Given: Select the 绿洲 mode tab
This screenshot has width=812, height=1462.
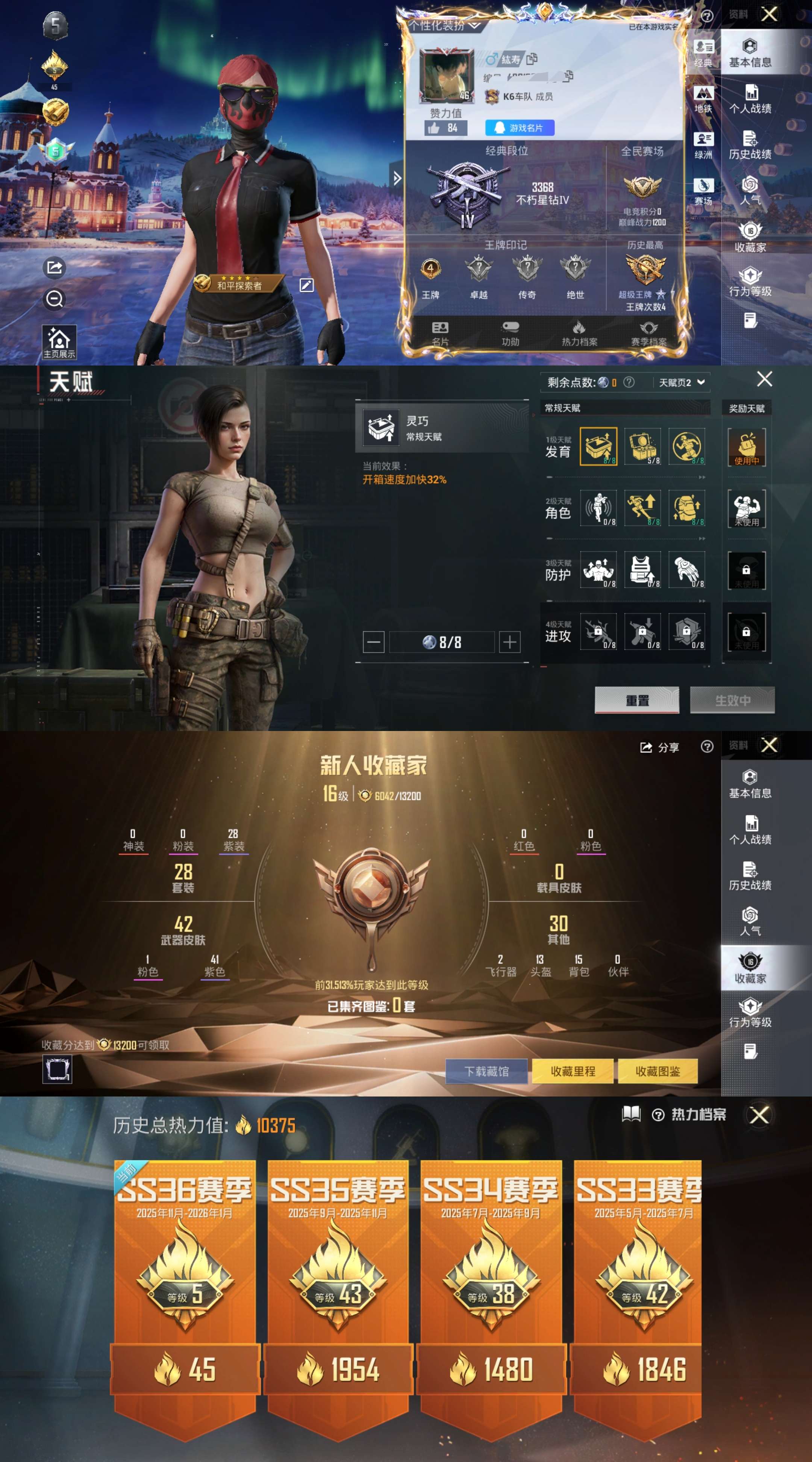Looking at the screenshot, I should [703, 146].
